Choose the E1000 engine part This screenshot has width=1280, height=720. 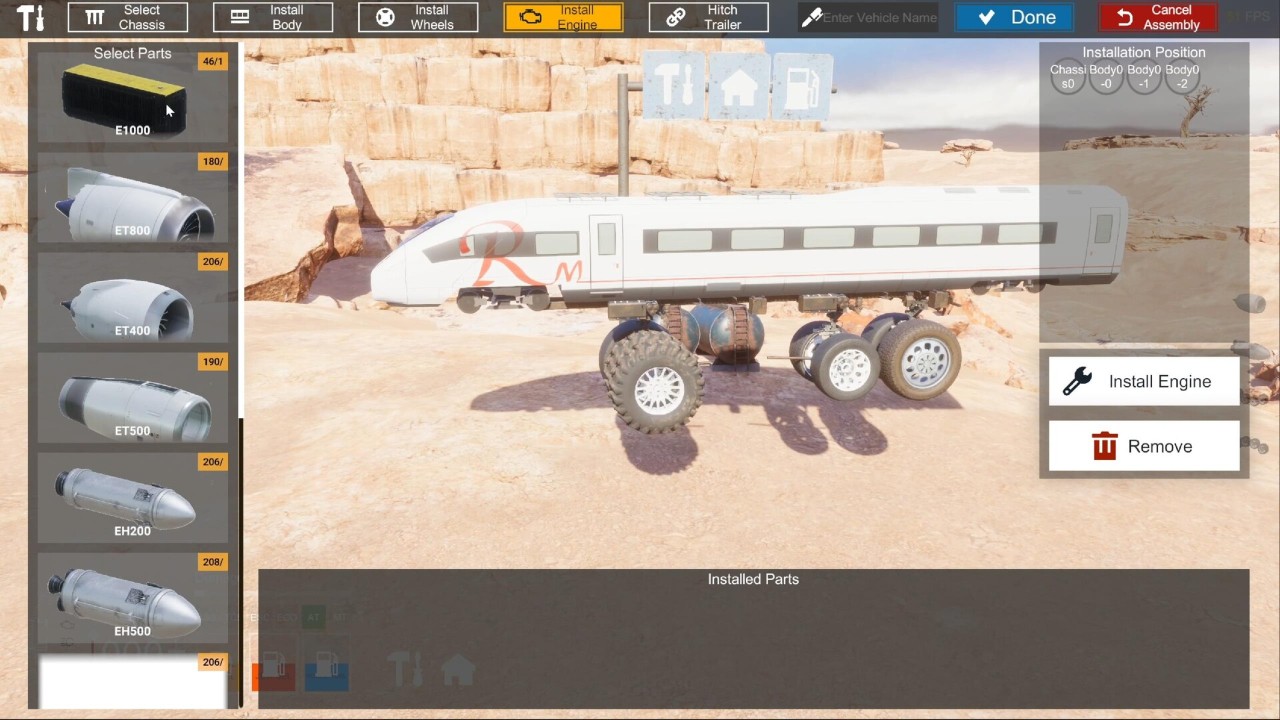[132, 98]
